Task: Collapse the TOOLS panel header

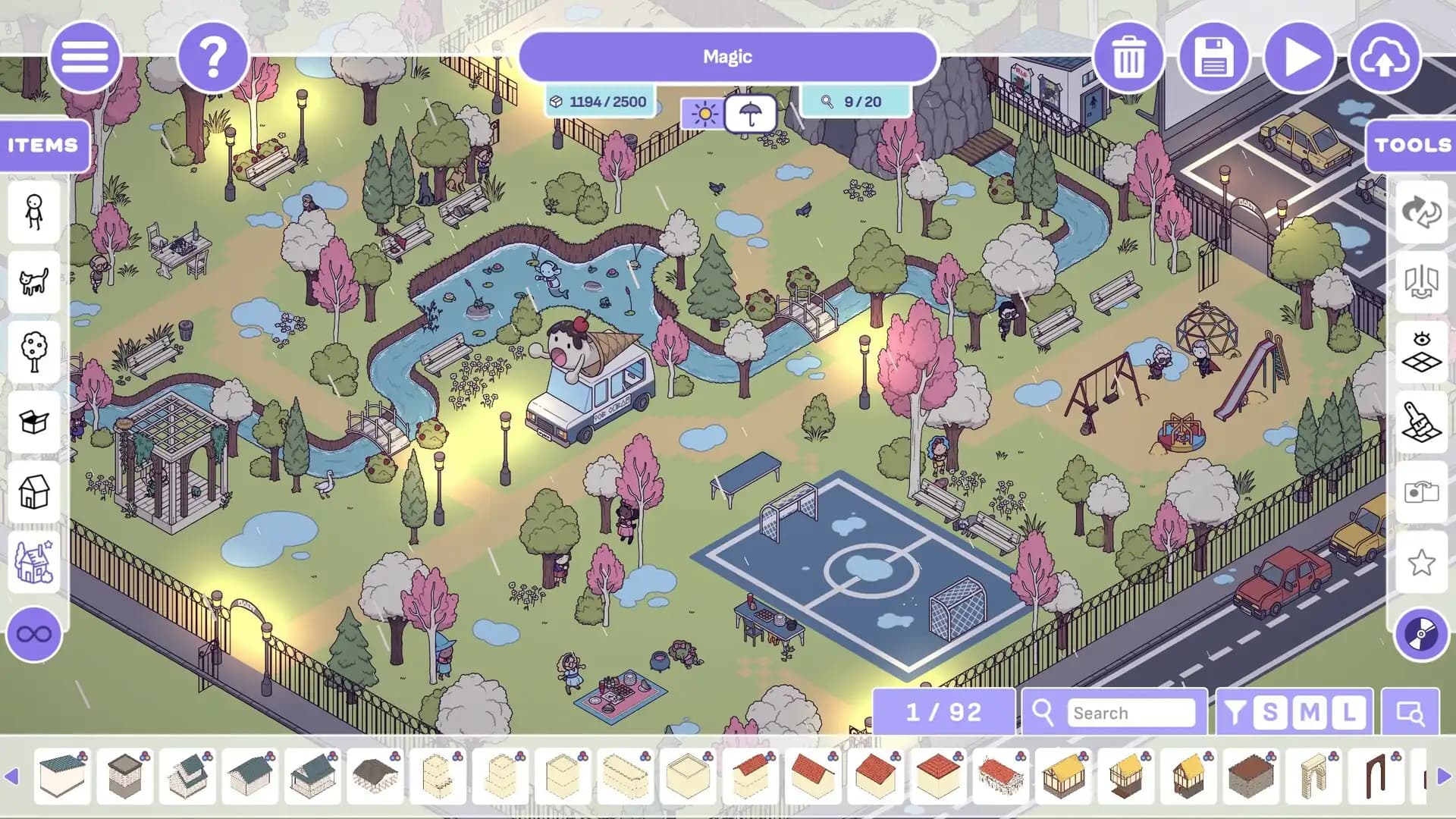Action: coord(1412,146)
